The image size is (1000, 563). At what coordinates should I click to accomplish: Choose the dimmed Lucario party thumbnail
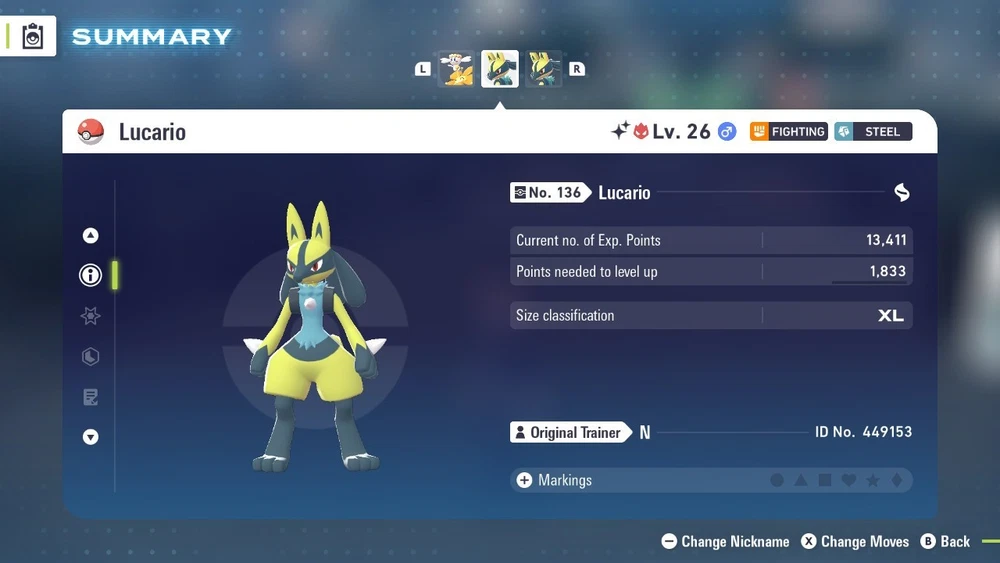click(x=543, y=69)
